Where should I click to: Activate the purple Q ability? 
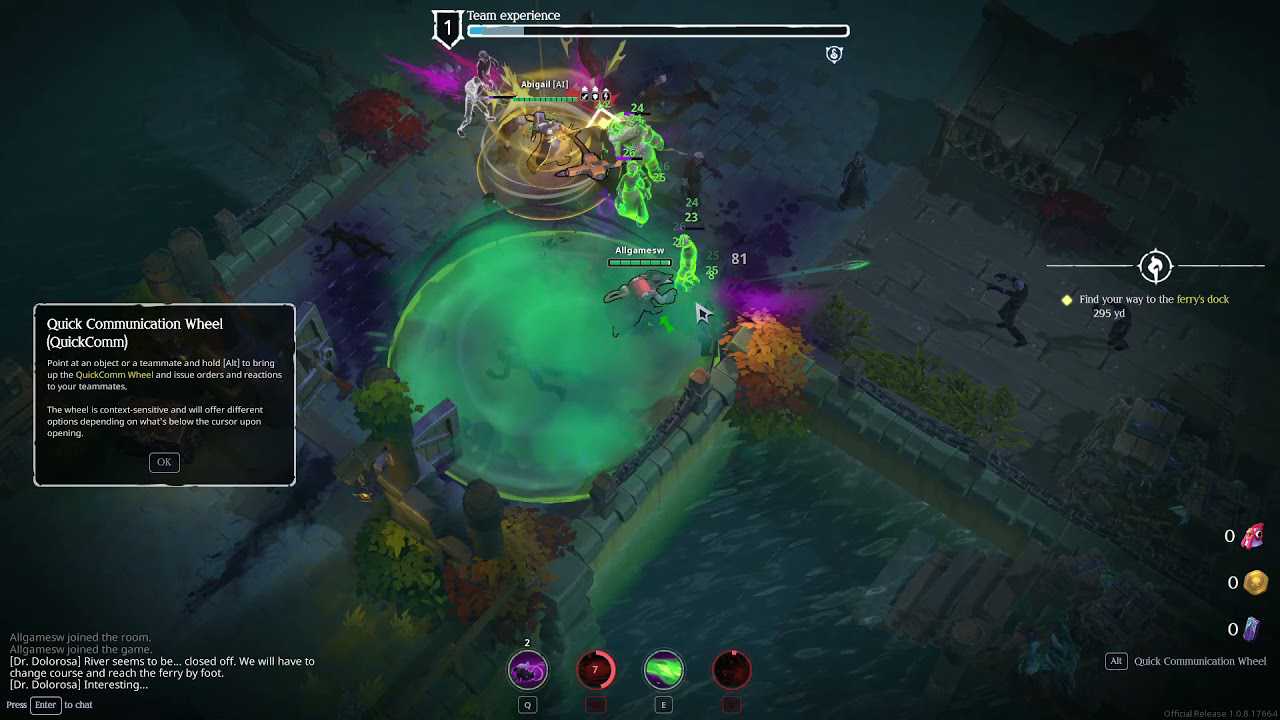tap(528, 670)
